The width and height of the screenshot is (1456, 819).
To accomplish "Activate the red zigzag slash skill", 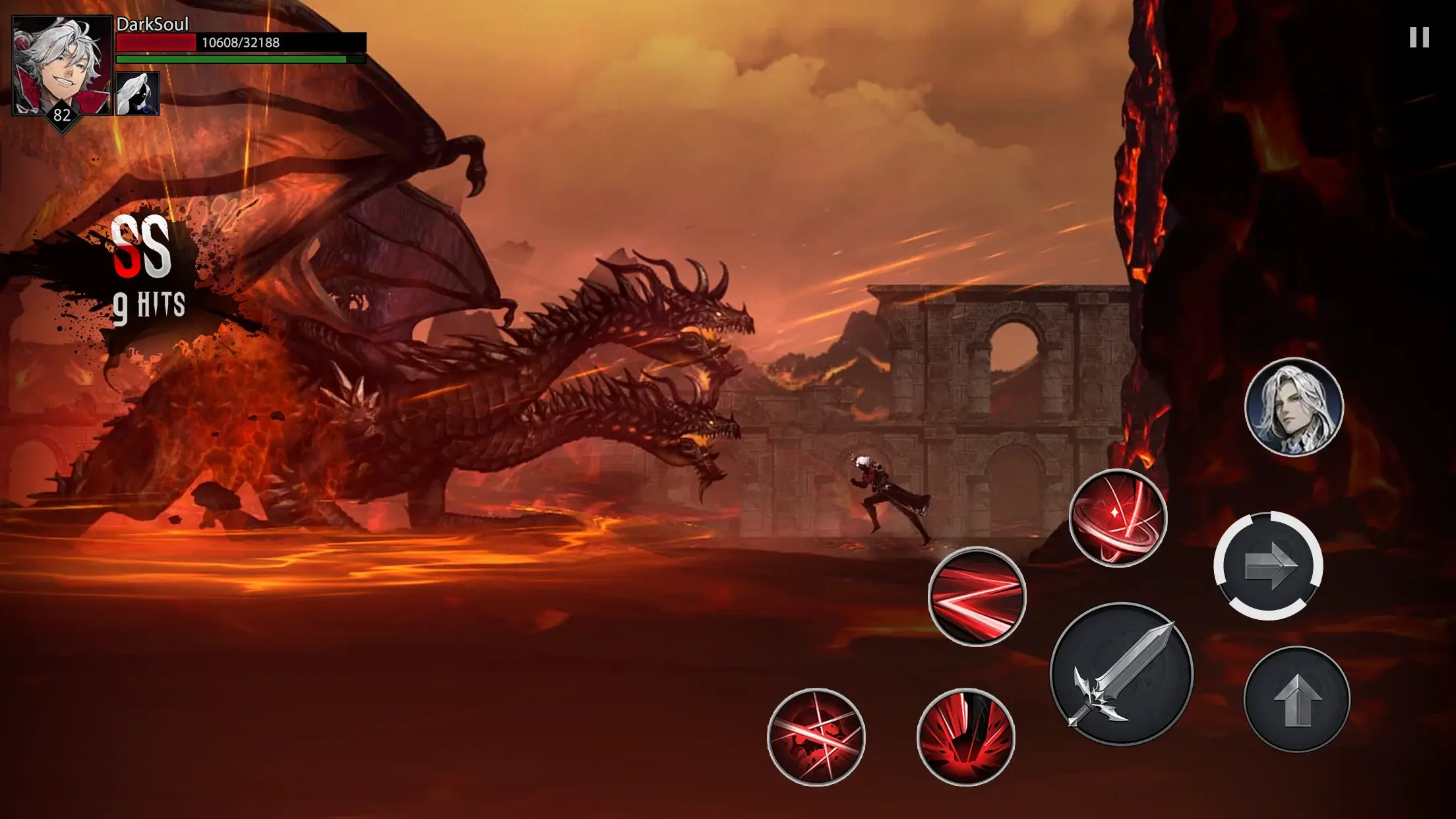I will point(977,597).
